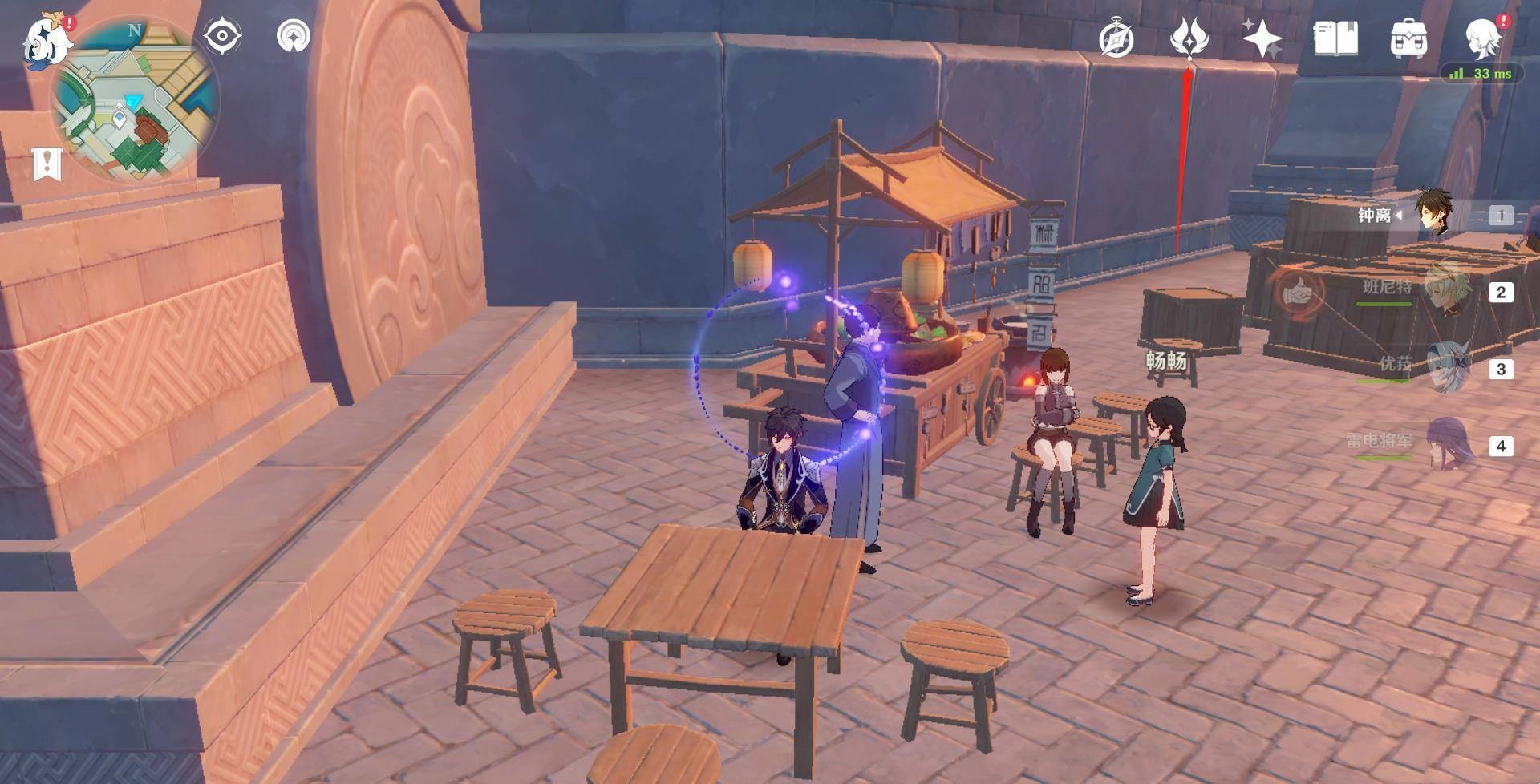This screenshot has height=784, width=1540.
Task: Open the adventurer handbook book icon
Action: 1335,38
